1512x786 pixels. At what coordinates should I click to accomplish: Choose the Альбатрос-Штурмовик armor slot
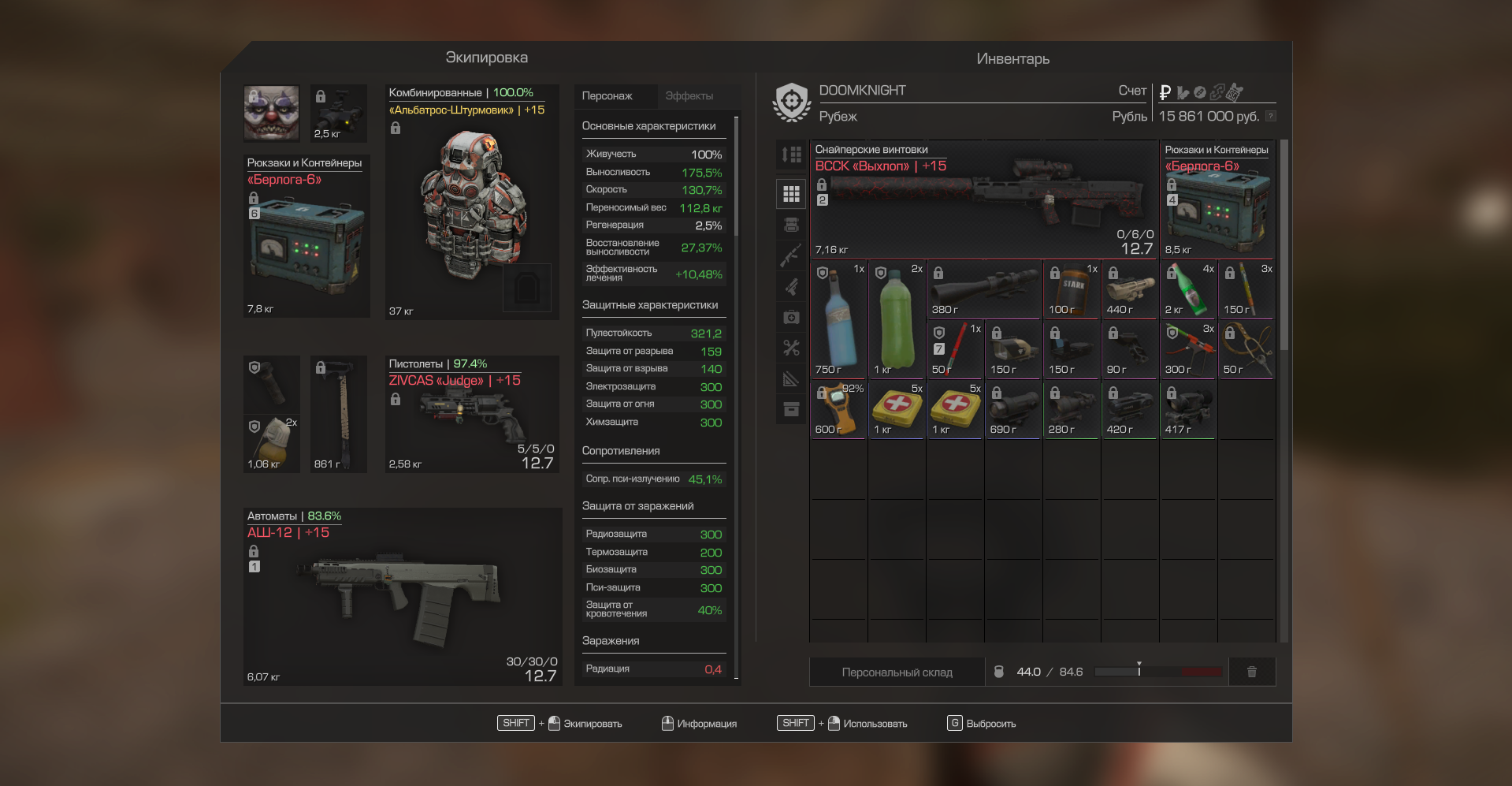pos(472,202)
